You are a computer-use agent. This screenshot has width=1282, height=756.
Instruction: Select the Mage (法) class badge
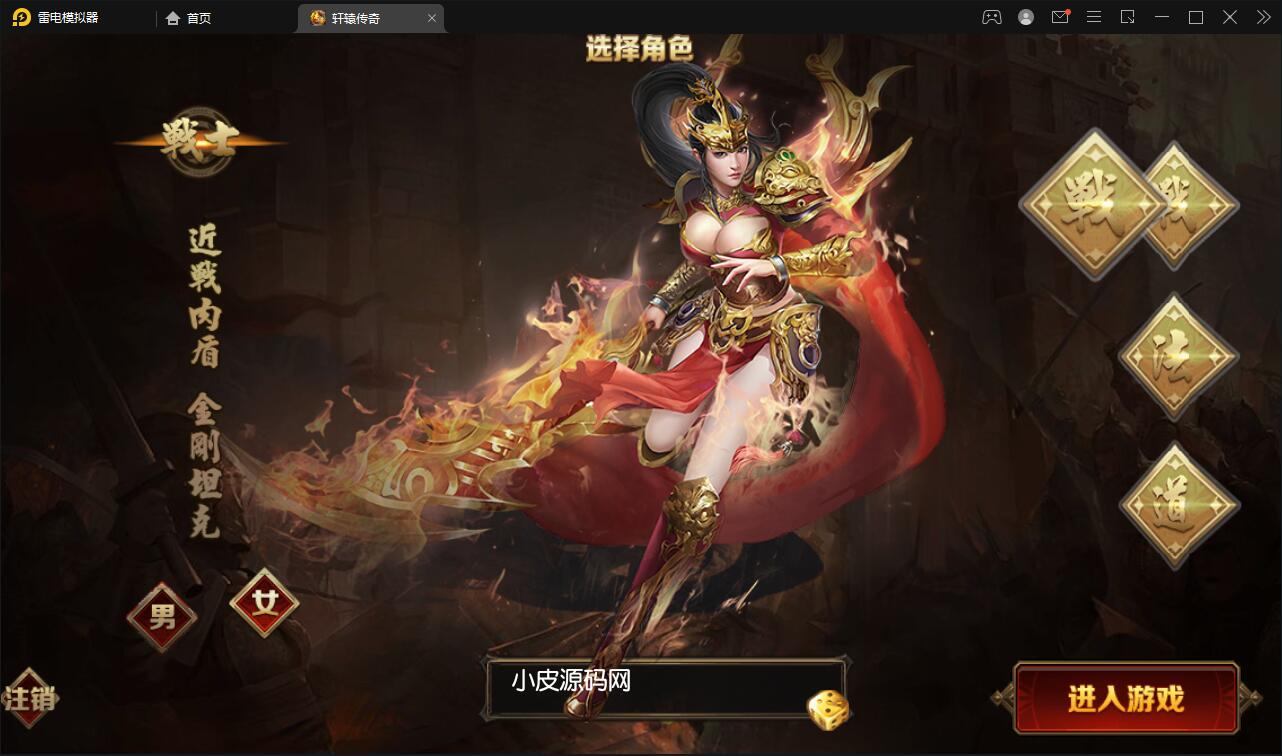pos(1176,357)
